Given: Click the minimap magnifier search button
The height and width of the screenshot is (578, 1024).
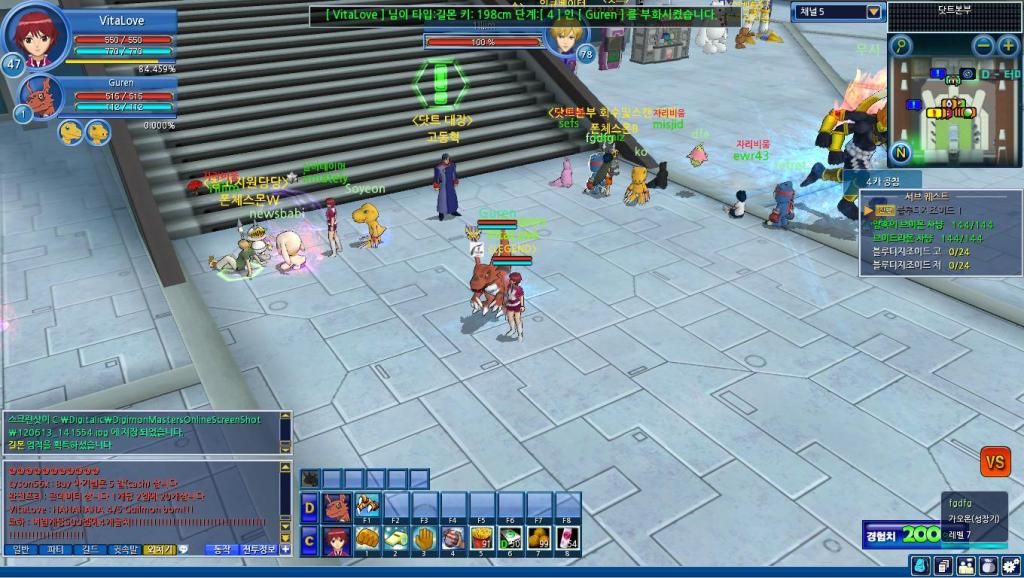Looking at the screenshot, I should tap(902, 46).
